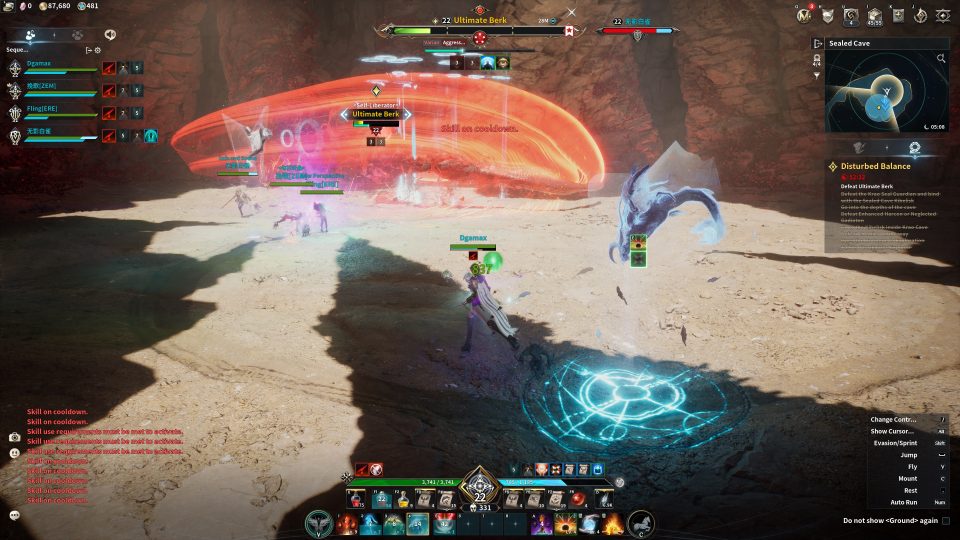
Task: Open the inventory bag showing 45/55
Action: (874, 15)
